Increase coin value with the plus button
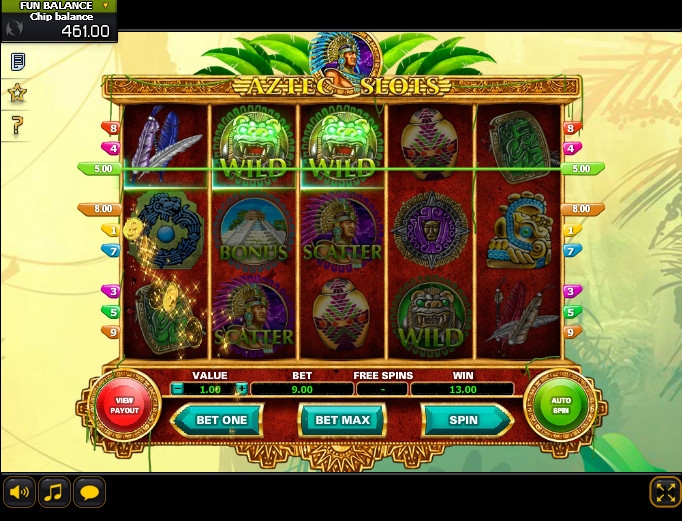The height and width of the screenshot is (521, 682). pos(241,389)
